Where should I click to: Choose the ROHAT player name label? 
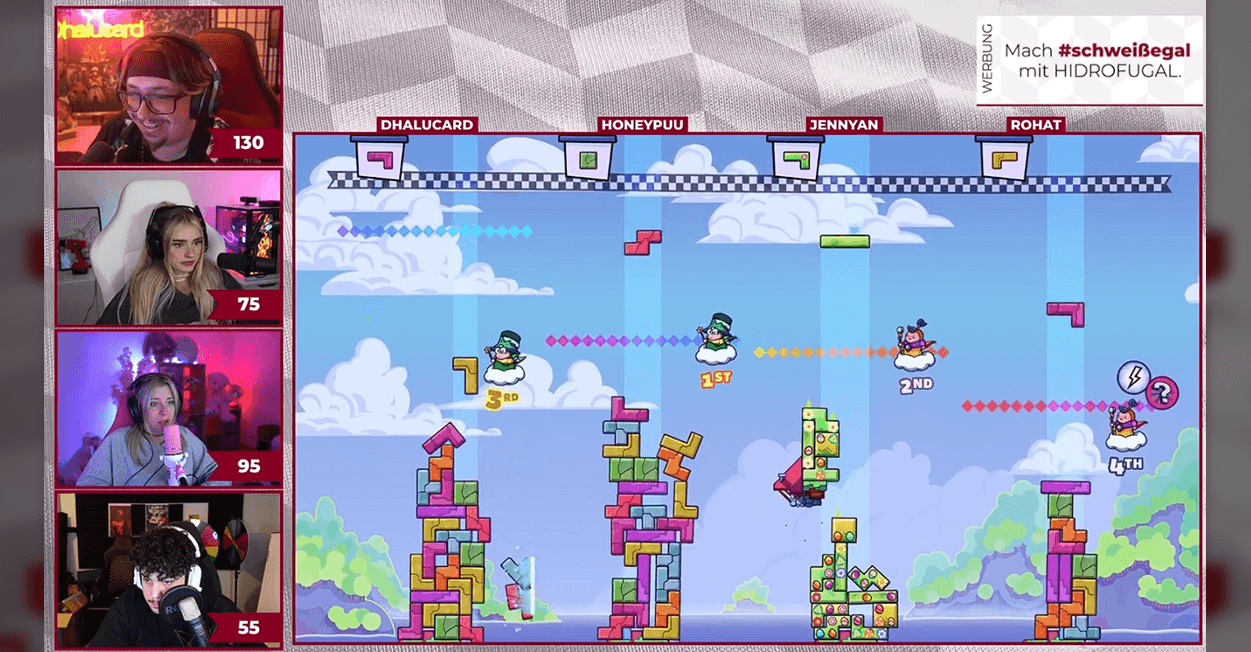[1035, 125]
